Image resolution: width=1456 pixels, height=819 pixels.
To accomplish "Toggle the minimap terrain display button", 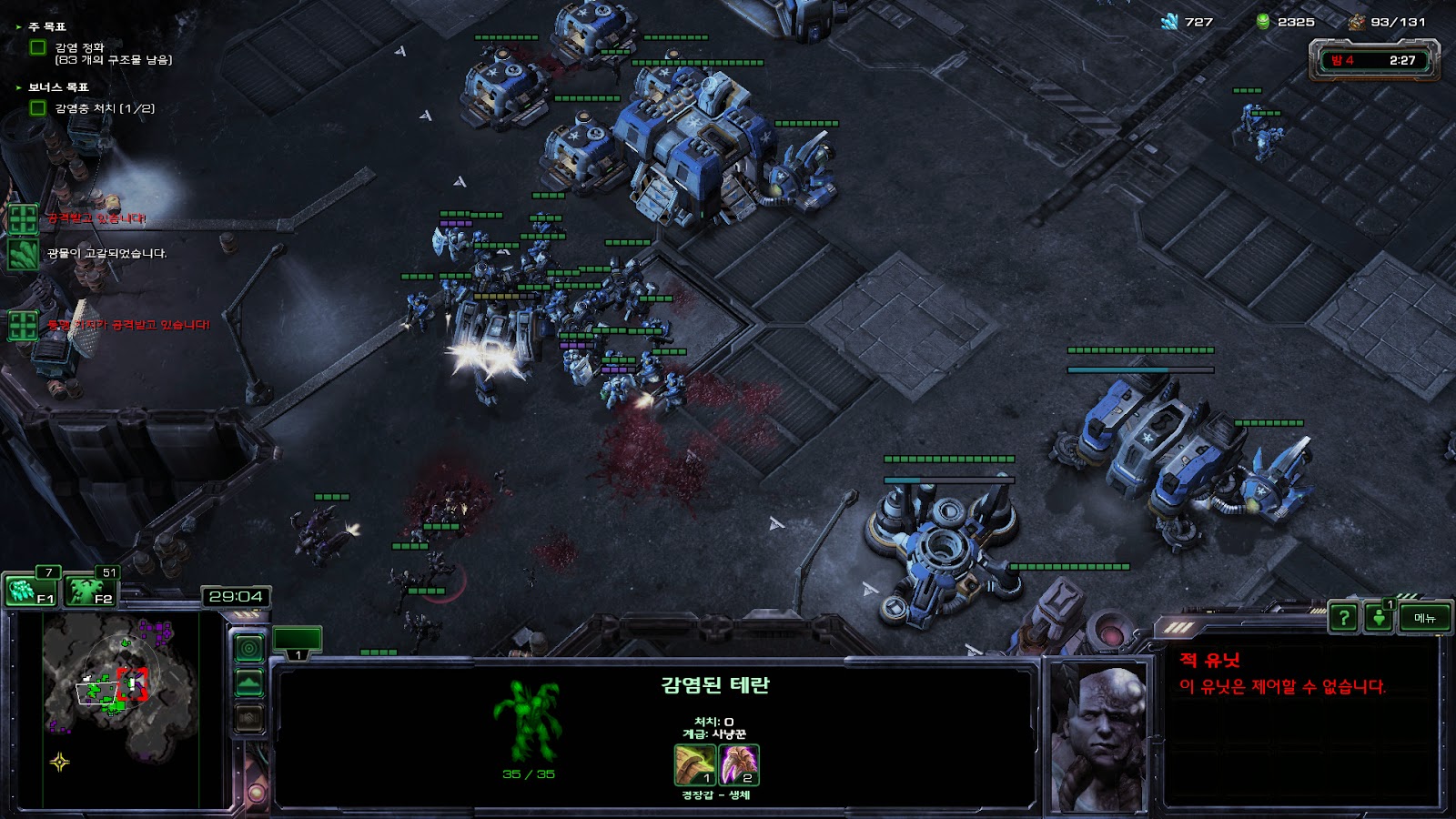I will tap(249, 682).
